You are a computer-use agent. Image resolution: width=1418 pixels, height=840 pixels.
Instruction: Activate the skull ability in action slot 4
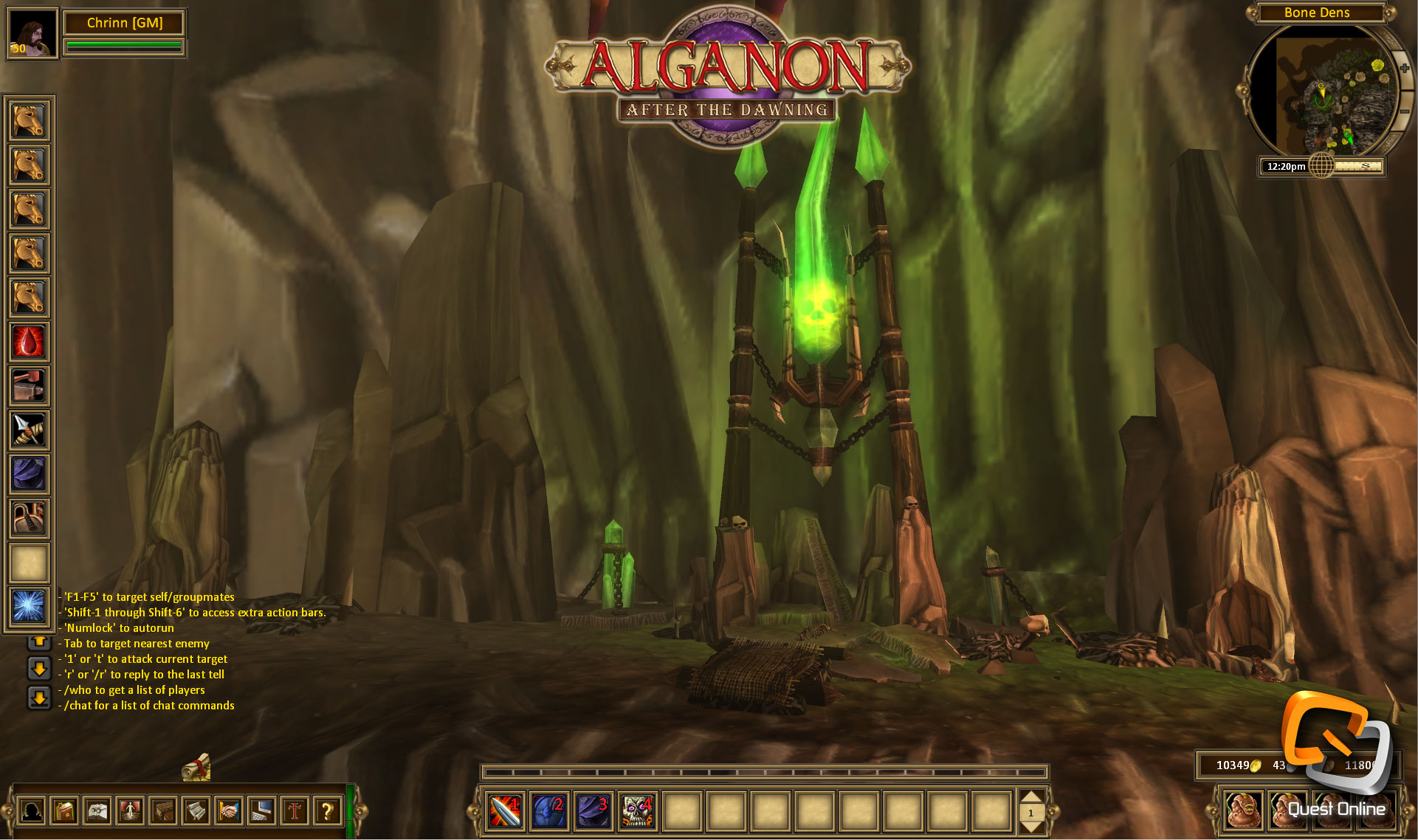639,811
